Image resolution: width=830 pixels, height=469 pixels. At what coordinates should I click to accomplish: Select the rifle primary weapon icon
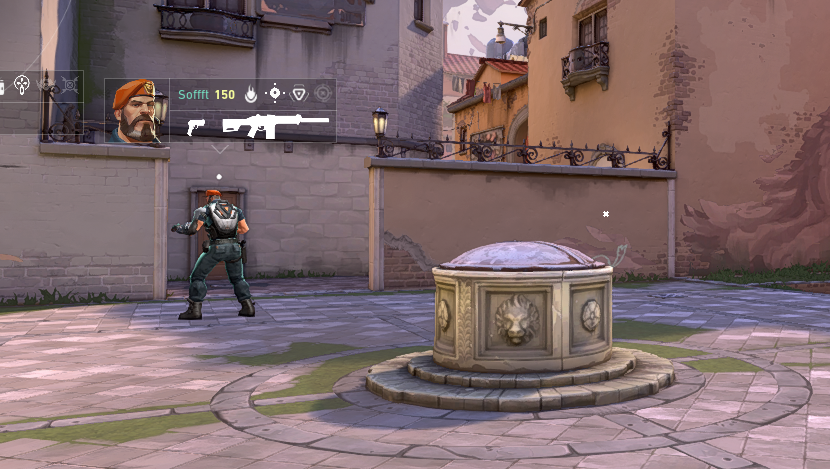[275, 125]
